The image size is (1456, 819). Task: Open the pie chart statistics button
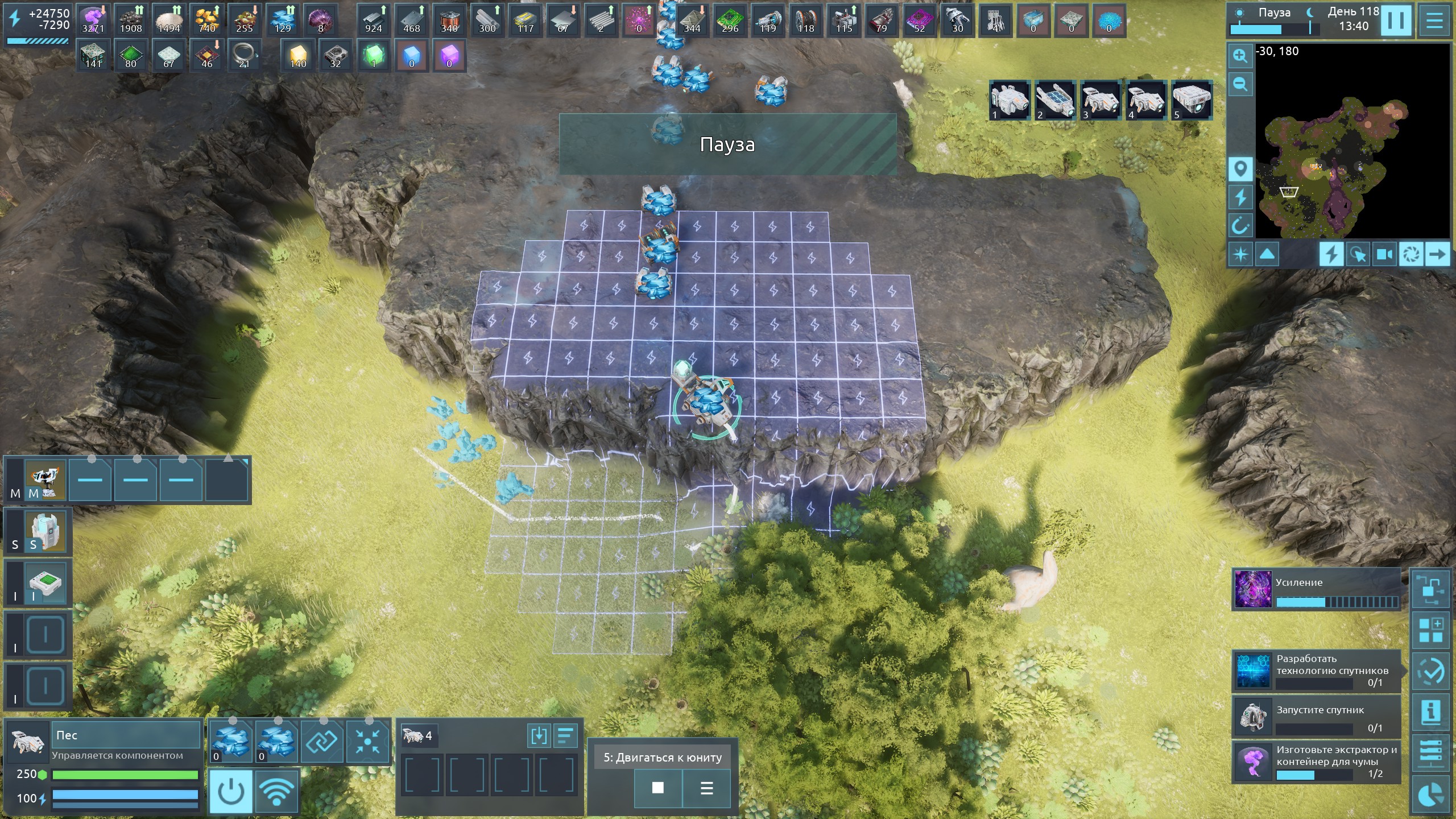1431,795
